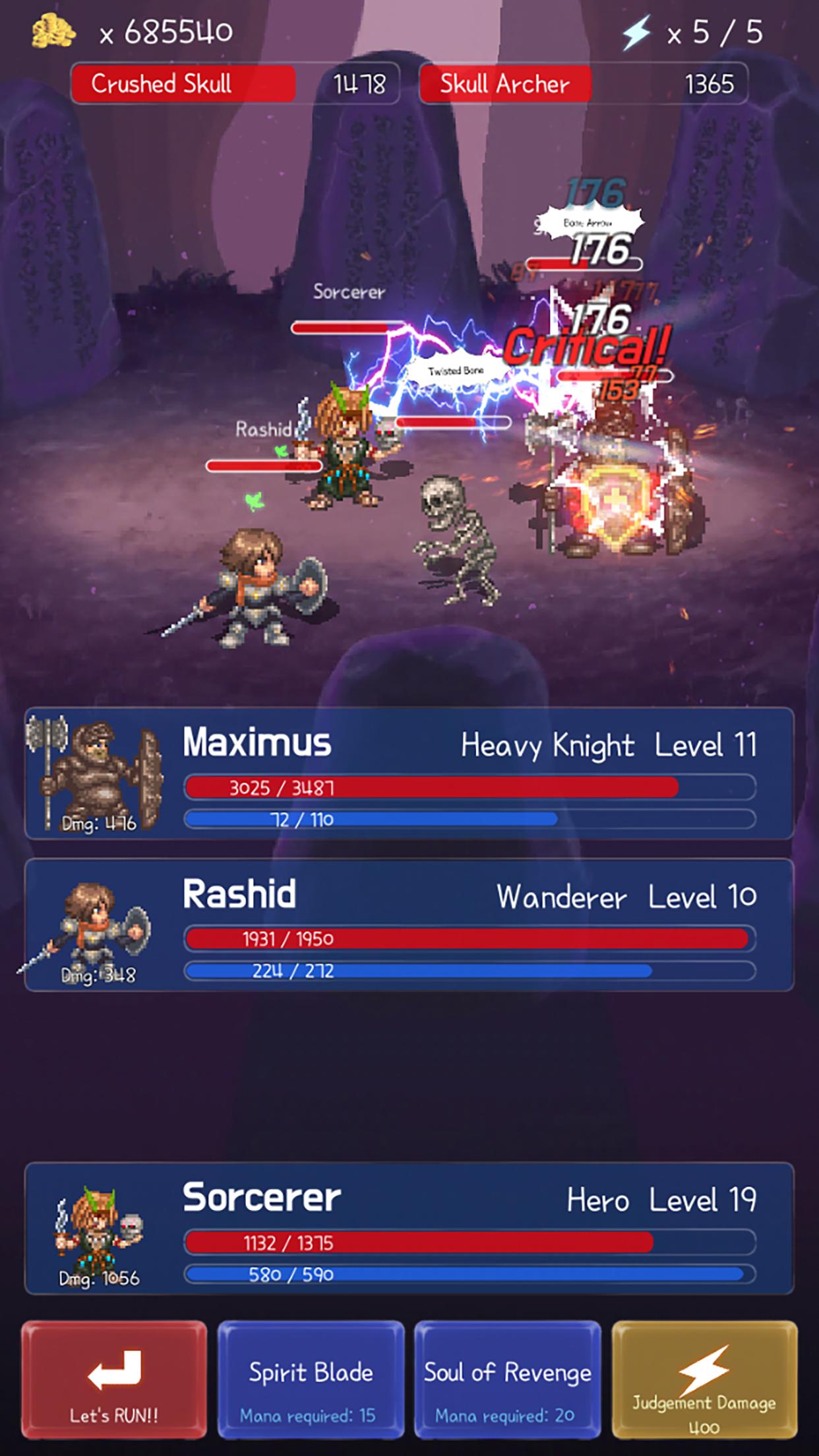Activate Judgement Damage lightning ability
Viewport: 819px width, 1456px height.
point(704,1380)
